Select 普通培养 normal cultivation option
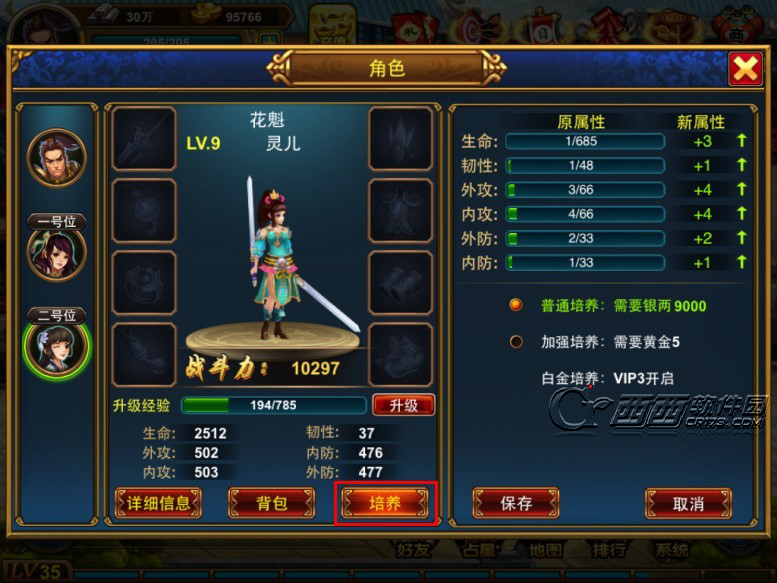This screenshot has height=583, width=777. point(516,305)
